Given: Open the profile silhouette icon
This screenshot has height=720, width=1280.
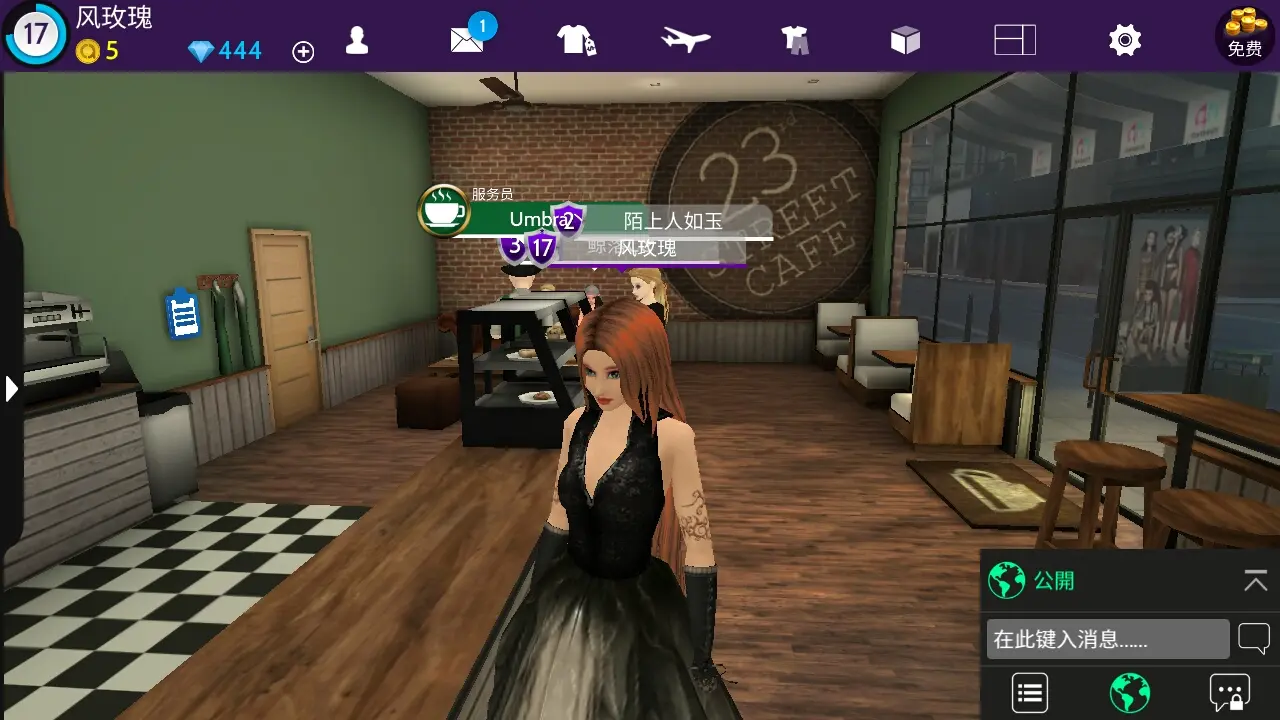Looking at the screenshot, I should click(357, 40).
